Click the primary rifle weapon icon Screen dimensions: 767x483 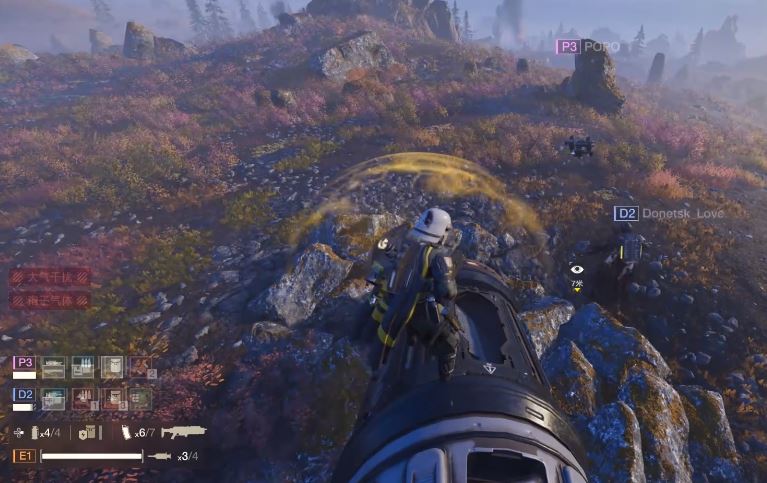[x=183, y=431]
